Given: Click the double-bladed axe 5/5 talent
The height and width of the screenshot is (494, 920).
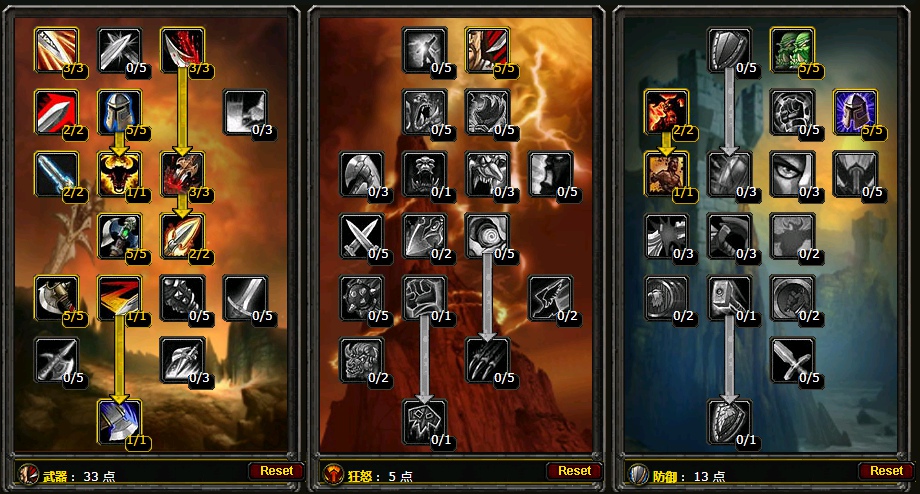Looking at the screenshot, I should pos(56,298).
